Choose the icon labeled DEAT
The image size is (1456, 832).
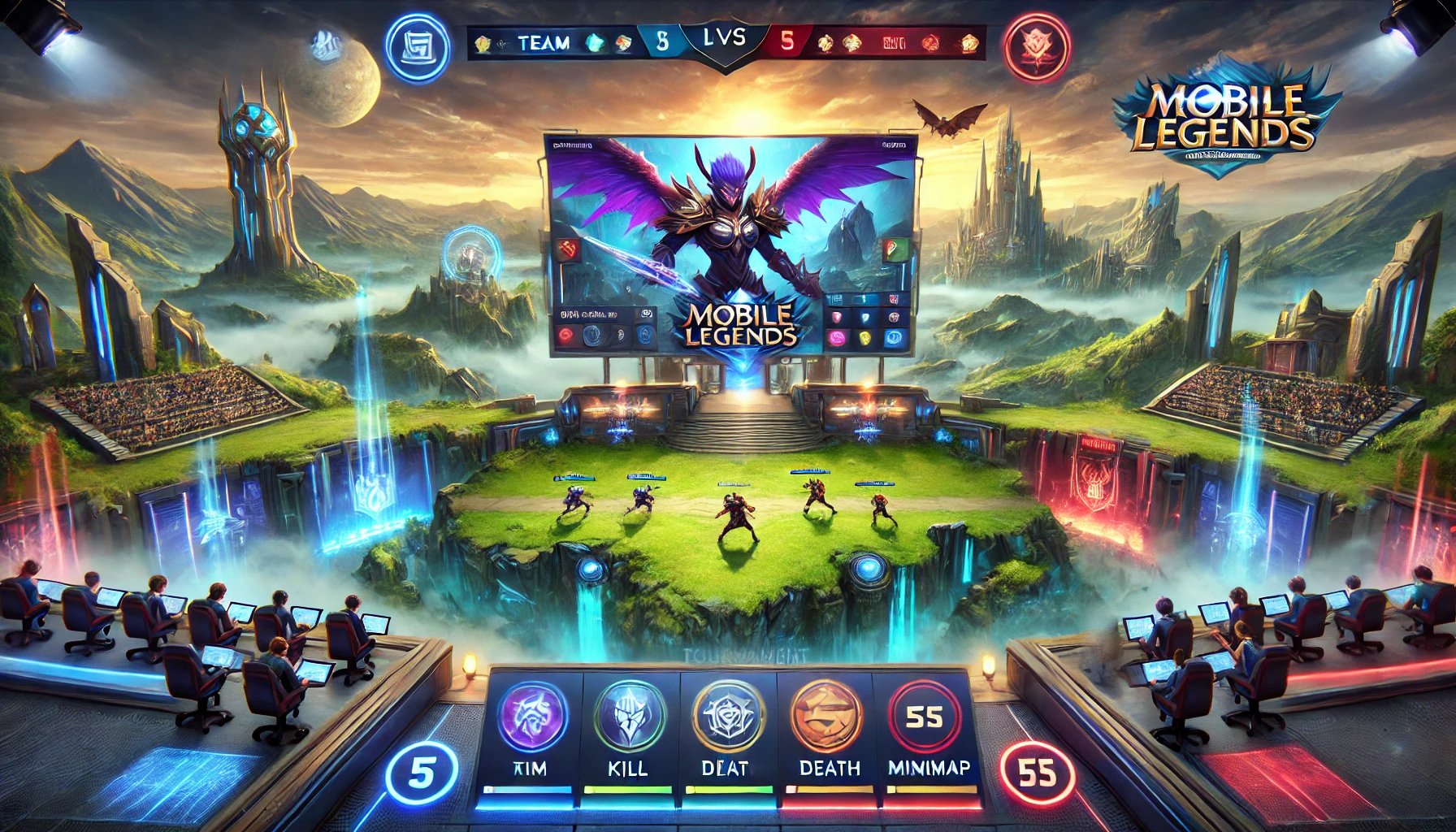(728, 717)
